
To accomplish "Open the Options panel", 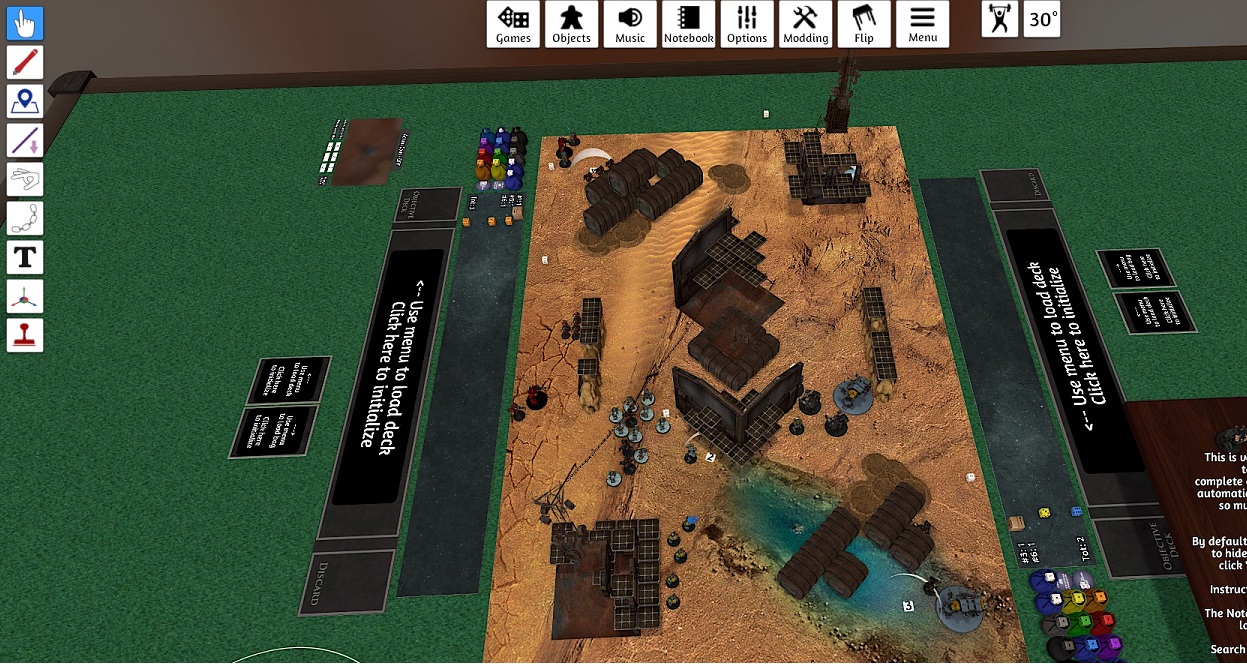I will (747, 24).
